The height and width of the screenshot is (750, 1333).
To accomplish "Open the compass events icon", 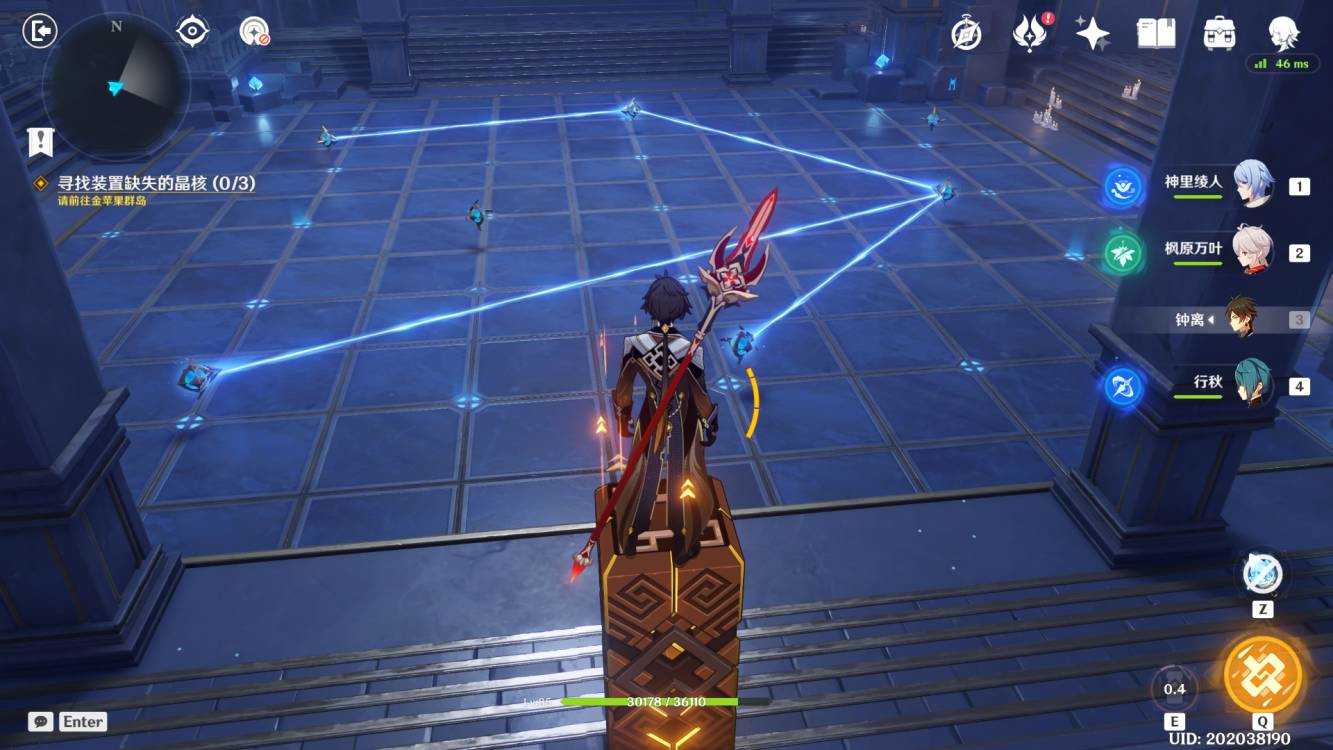I will [965, 33].
